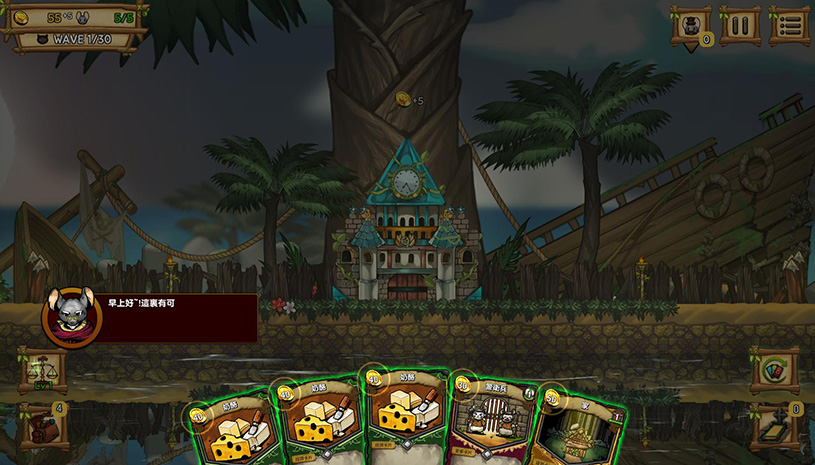The height and width of the screenshot is (465, 815).
Task: Open the red backpack inventory
Action: click(43, 427)
